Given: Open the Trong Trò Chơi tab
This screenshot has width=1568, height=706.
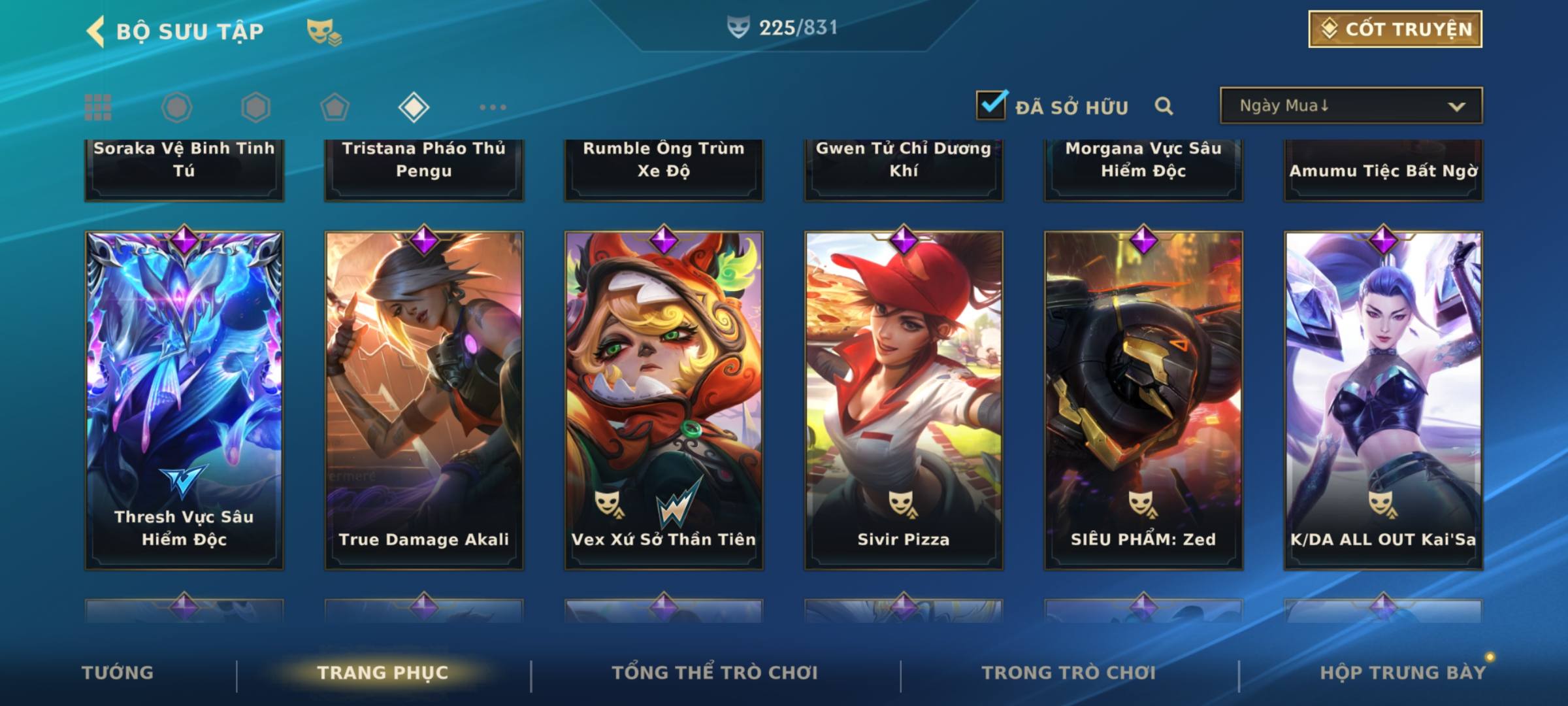Looking at the screenshot, I should click(1069, 673).
